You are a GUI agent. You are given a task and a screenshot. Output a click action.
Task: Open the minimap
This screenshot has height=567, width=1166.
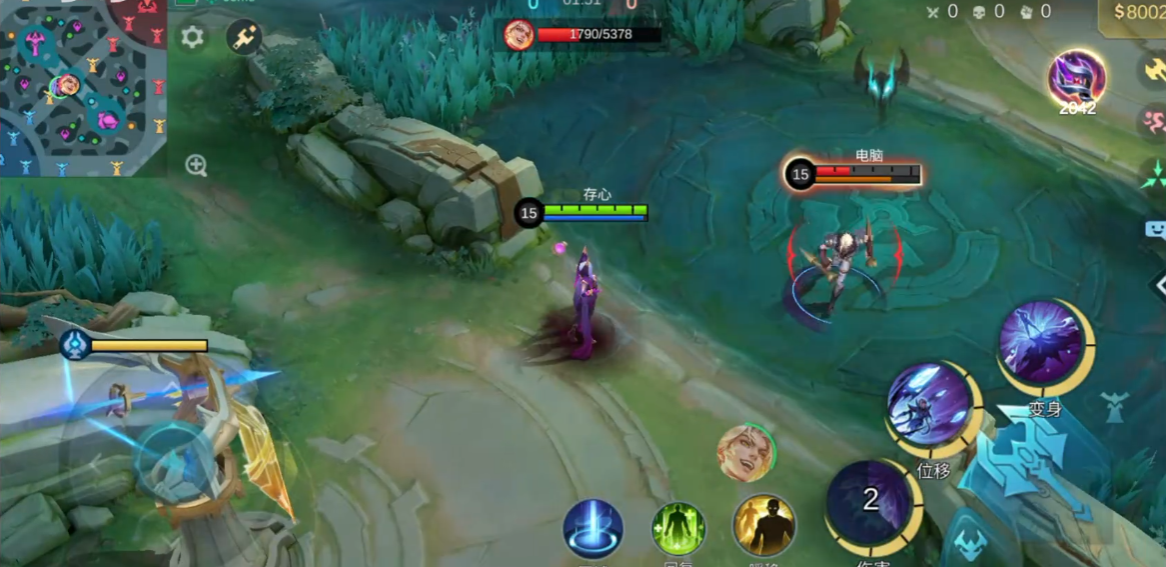82,88
